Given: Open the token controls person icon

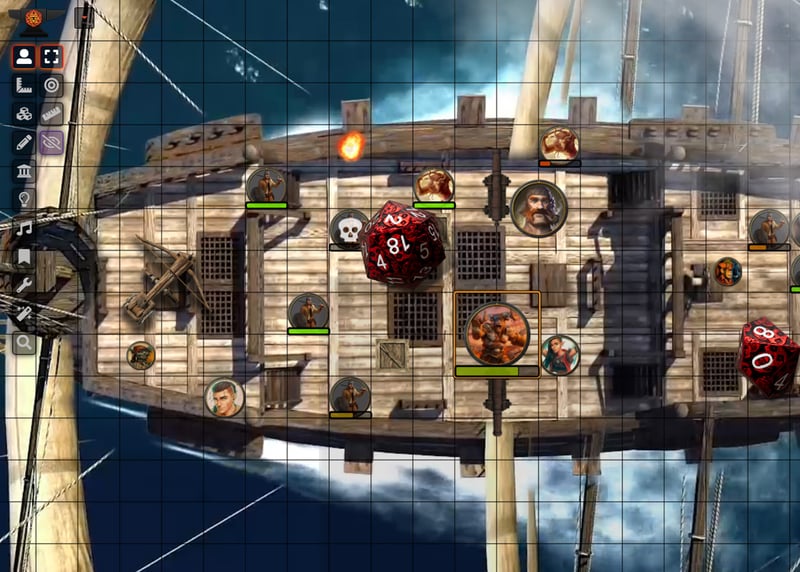Looking at the screenshot, I should pos(24,56).
